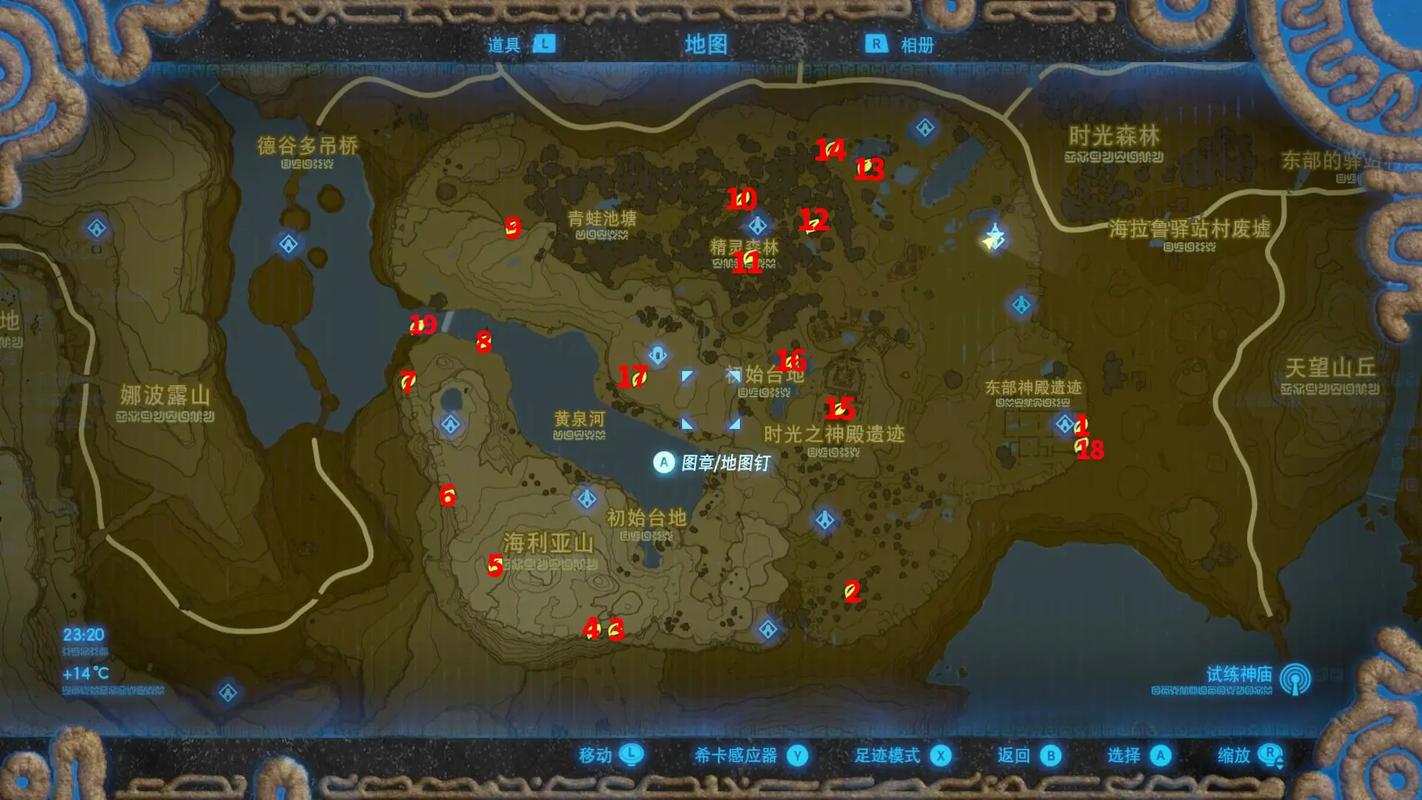Screen dimensions: 1422x800
Task: Select map marker number 8
Action: pos(484,343)
